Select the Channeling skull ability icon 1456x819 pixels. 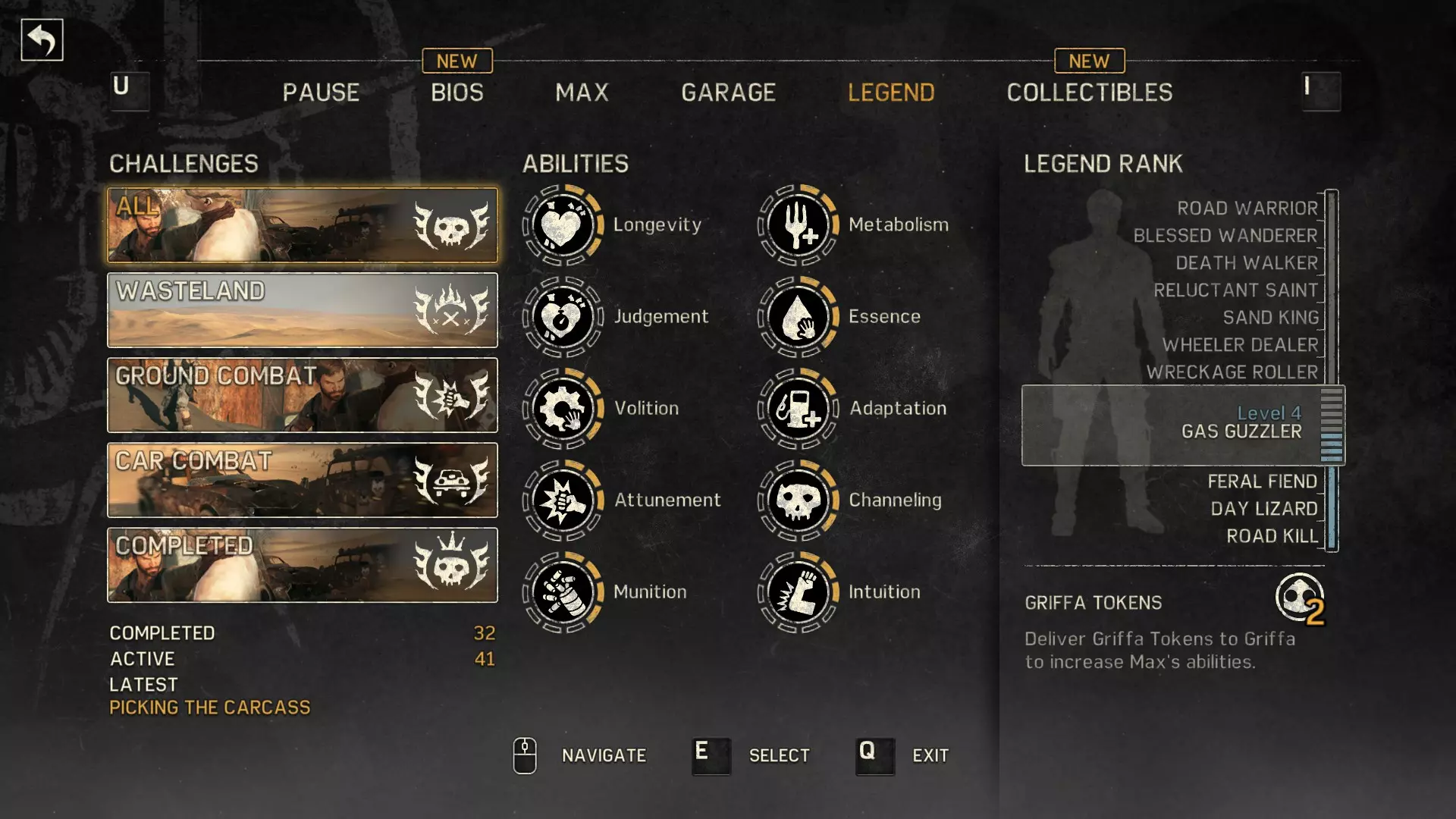798,500
